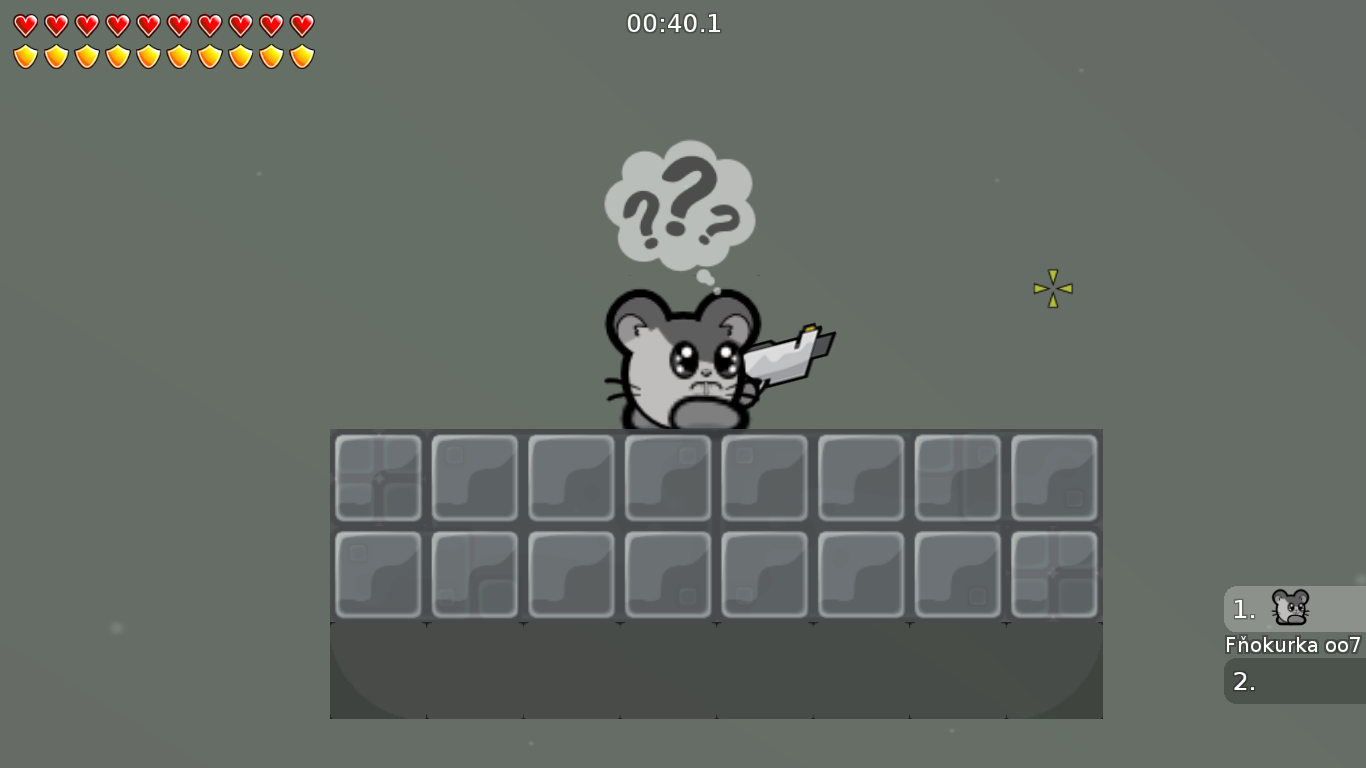
Task: Click the bottom-left block of the platform
Action: (x=378, y=575)
